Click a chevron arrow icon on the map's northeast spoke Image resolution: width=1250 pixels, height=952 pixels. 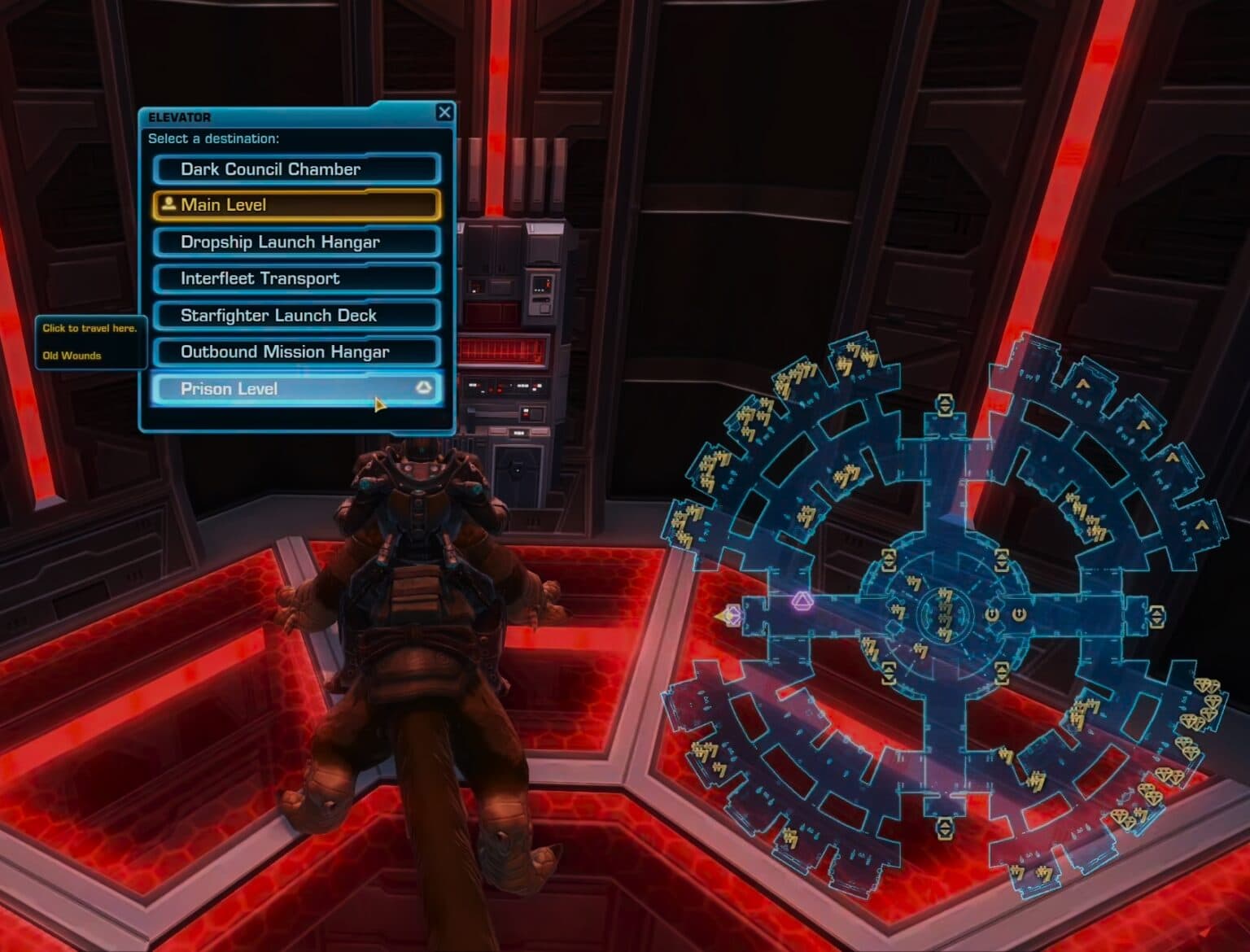point(1082,384)
